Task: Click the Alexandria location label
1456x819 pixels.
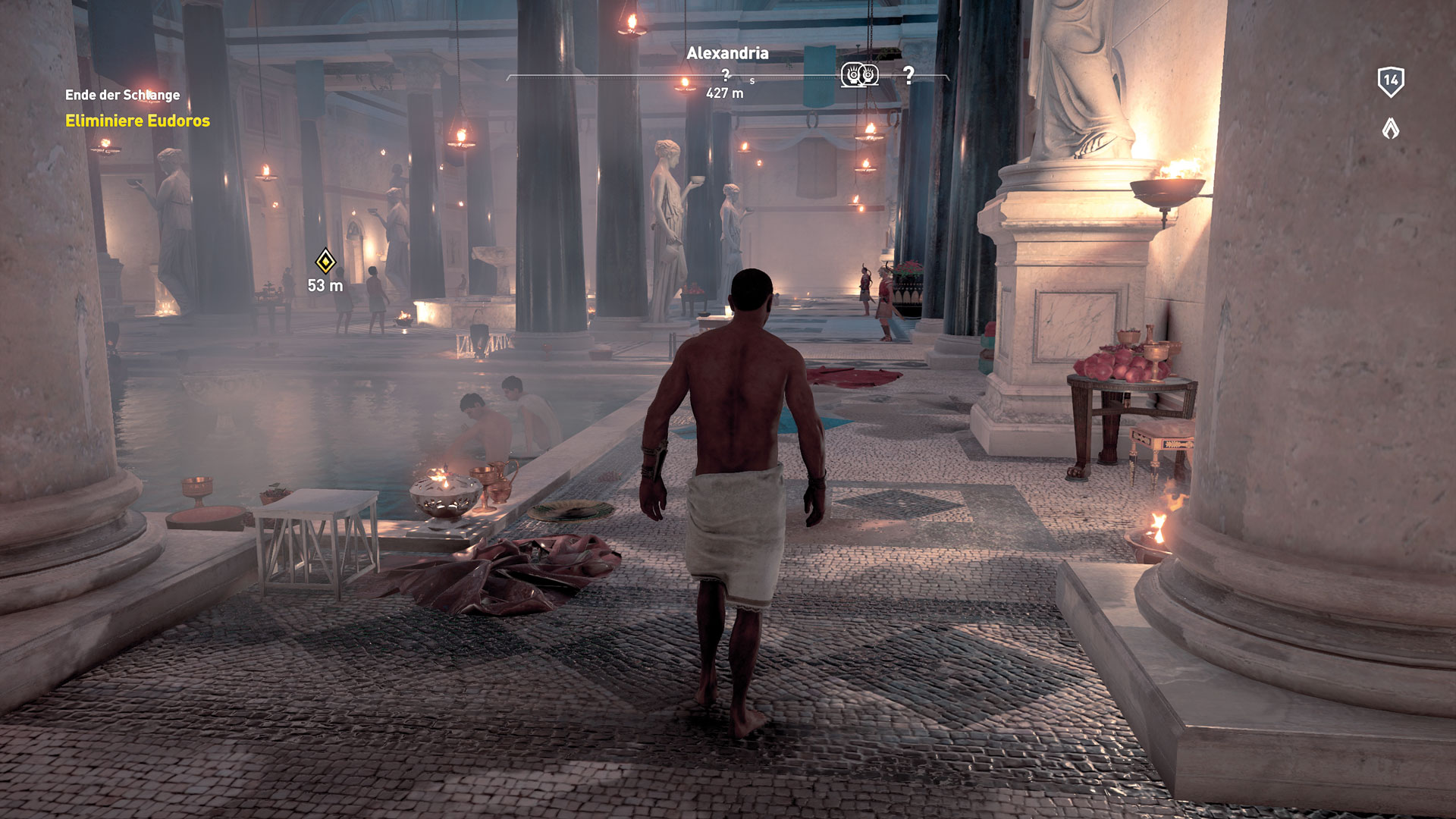Action: [x=727, y=53]
